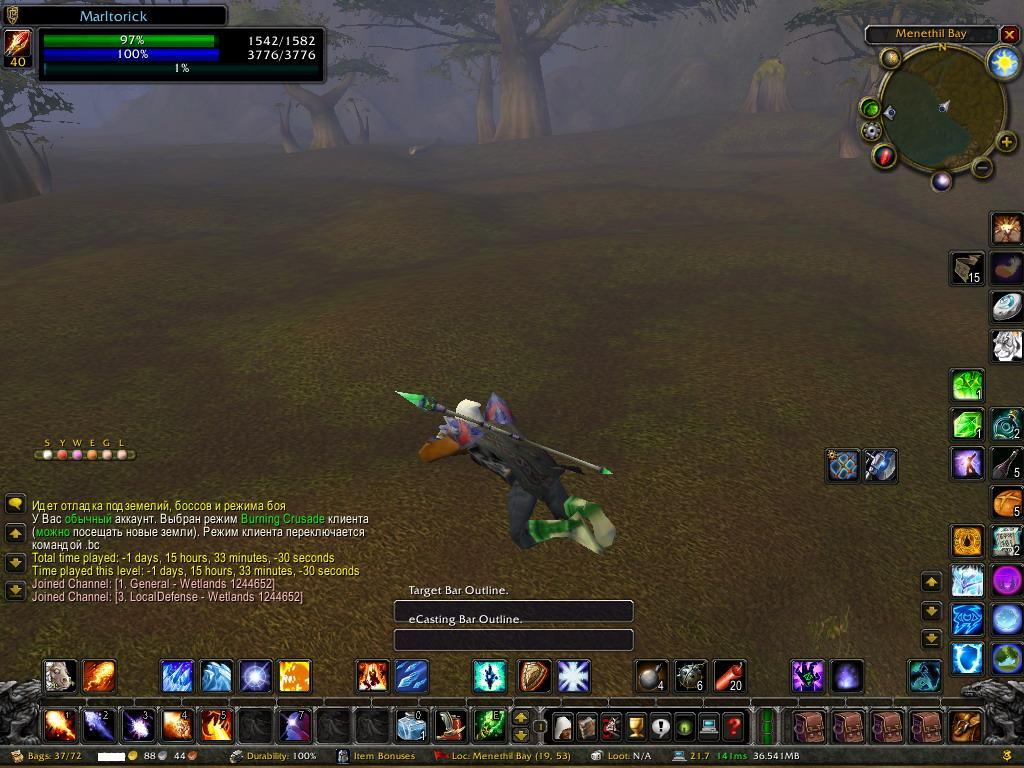Screen dimensions: 1024x768
Task: Zoom out the minimap with the minus button
Action: click(982, 168)
